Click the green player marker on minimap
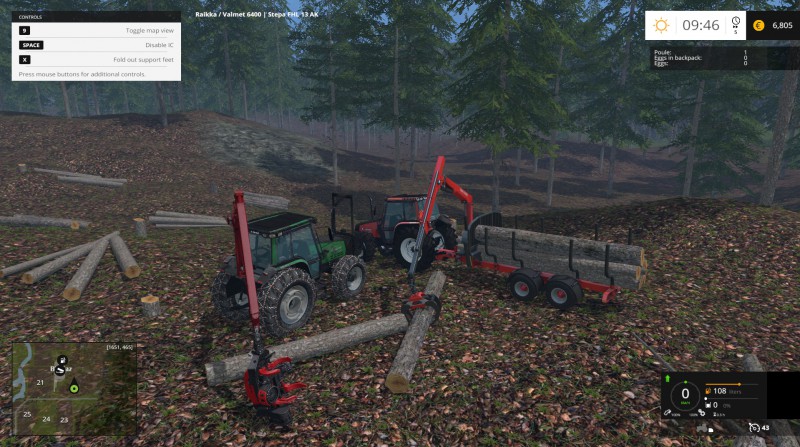This screenshot has width=800, height=447. tap(74, 387)
